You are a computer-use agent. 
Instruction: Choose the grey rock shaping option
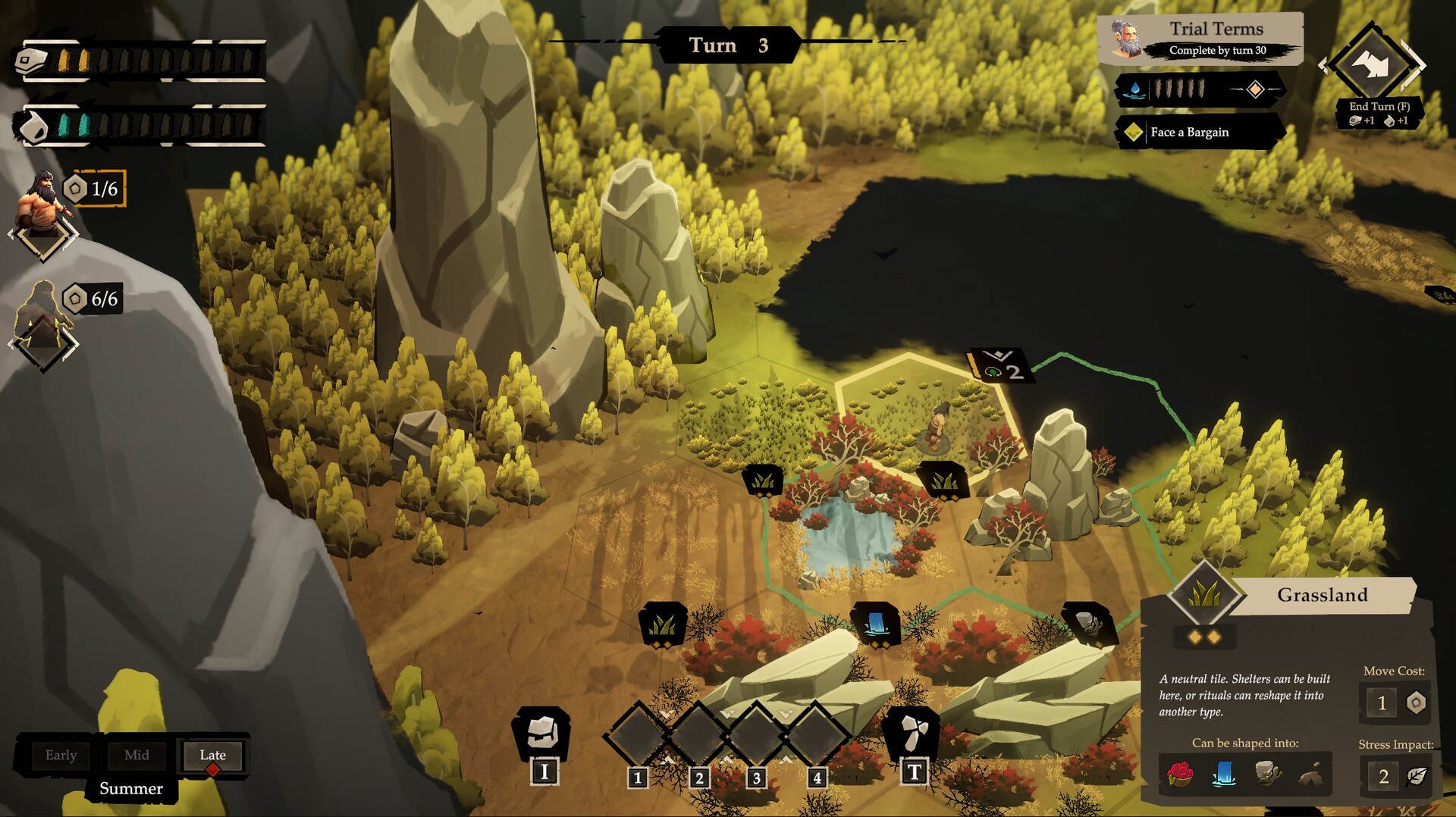tap(1267, 775)
